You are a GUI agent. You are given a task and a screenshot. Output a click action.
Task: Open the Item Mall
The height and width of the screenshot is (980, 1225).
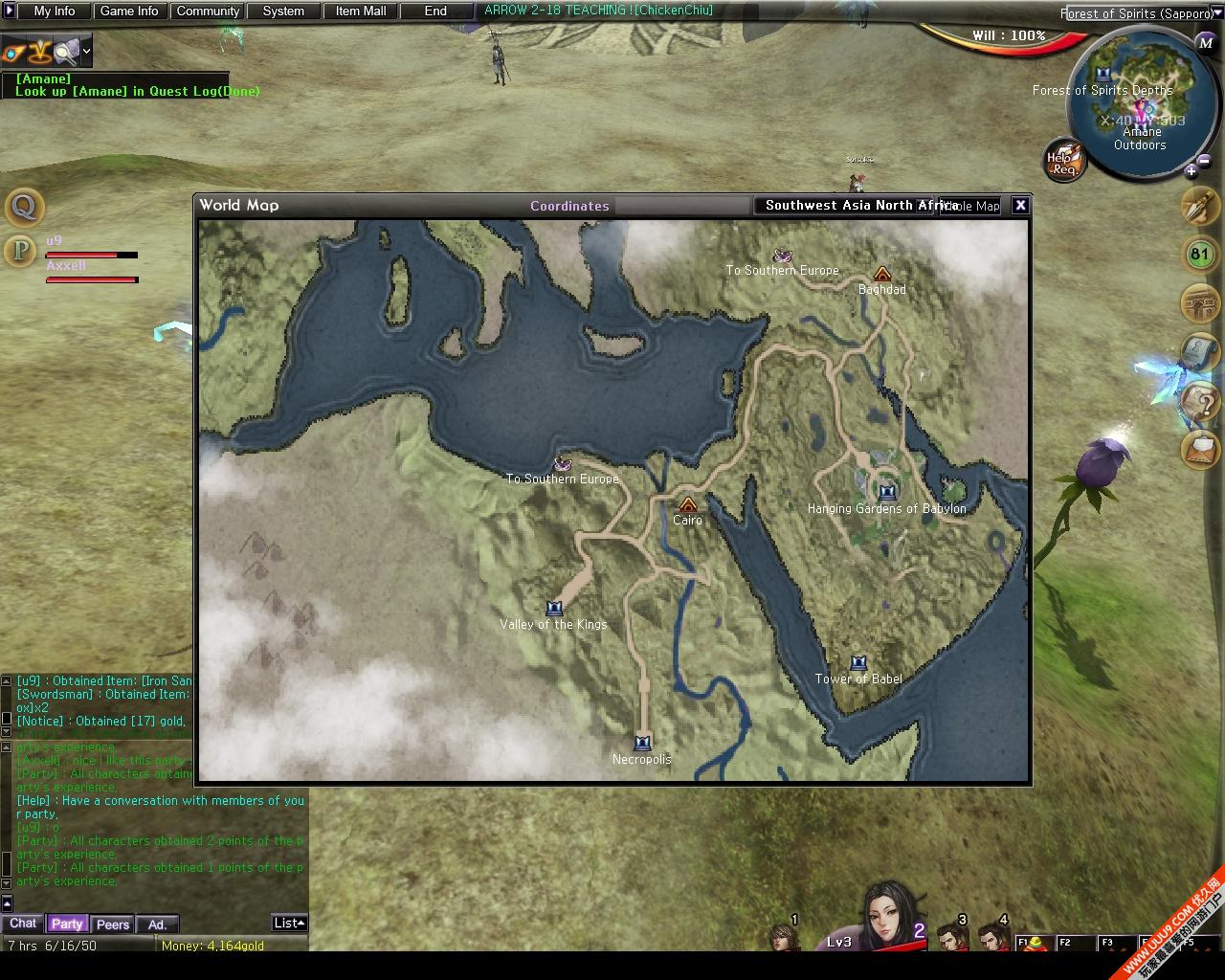click(x=361, y=11)
